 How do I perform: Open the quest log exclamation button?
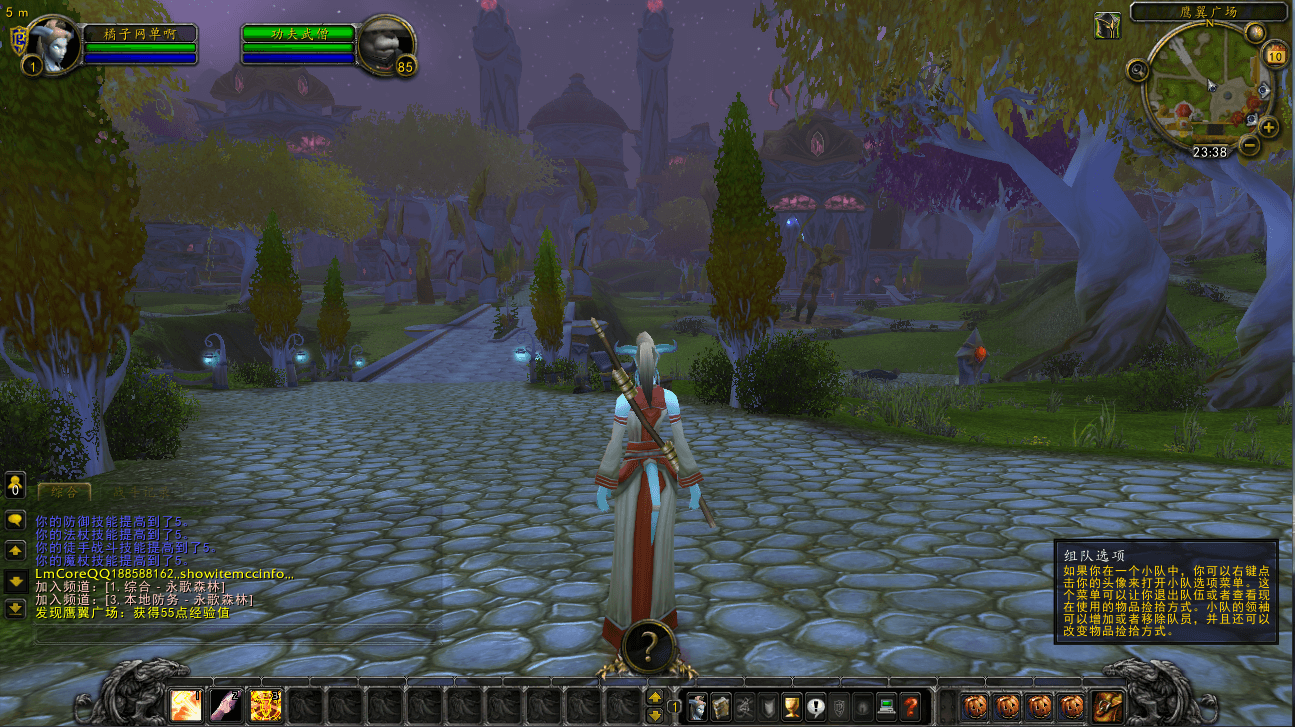tap(816, 705)
